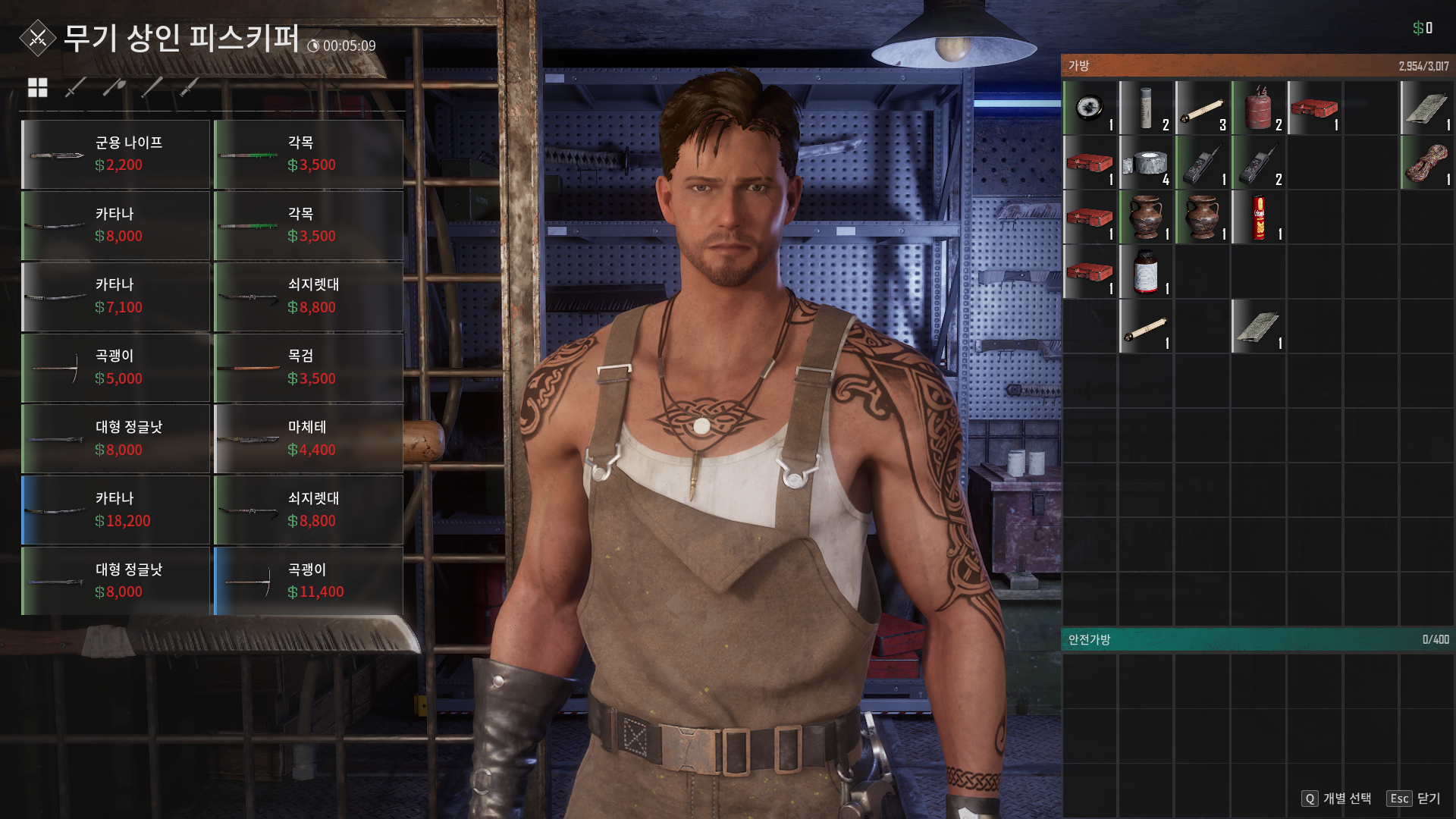Open the baseball bat category tab
1456x819 pixels.
152,88
